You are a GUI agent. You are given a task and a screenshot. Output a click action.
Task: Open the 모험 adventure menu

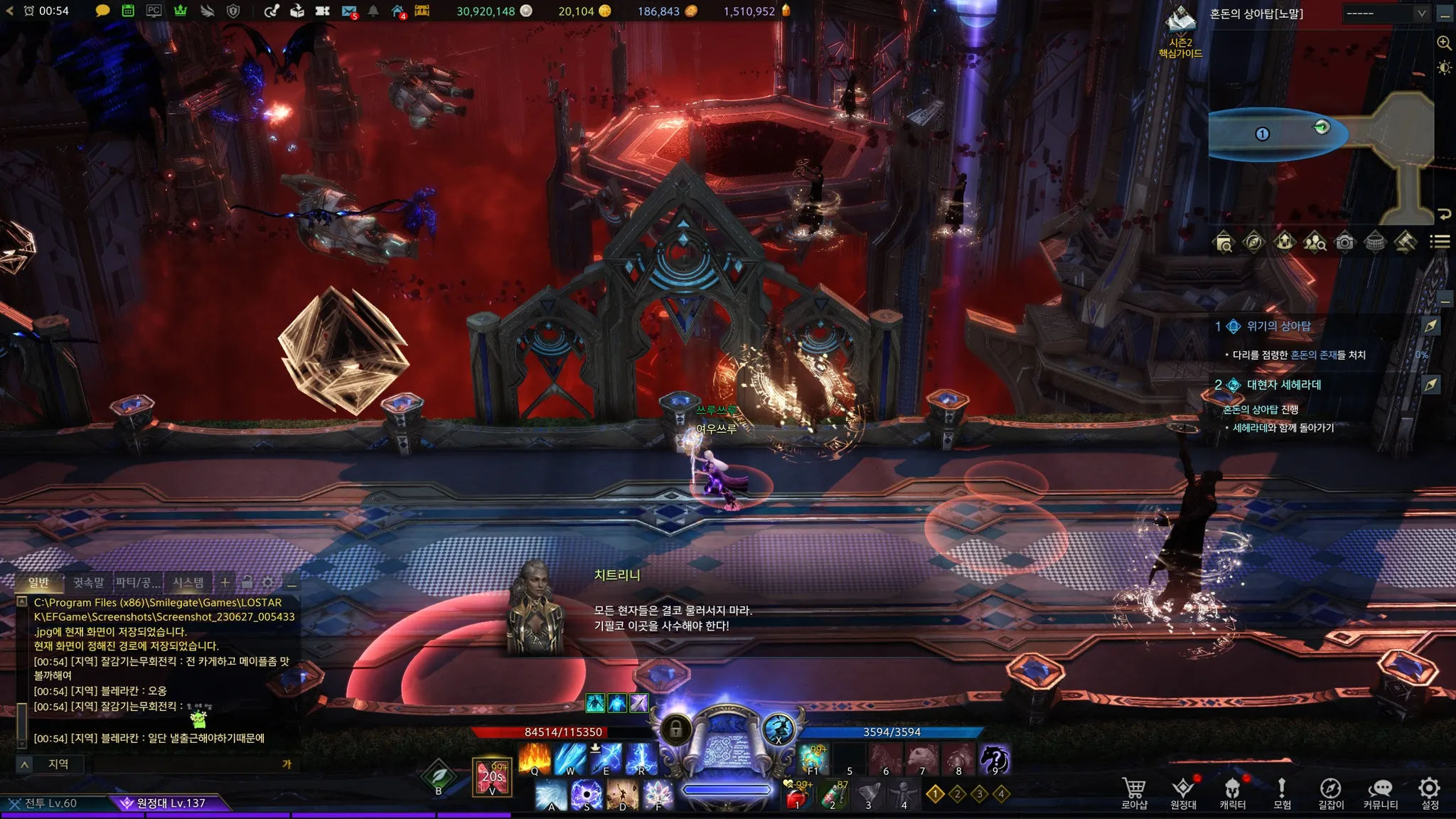pyautogui.click(x=1282, y=792)
